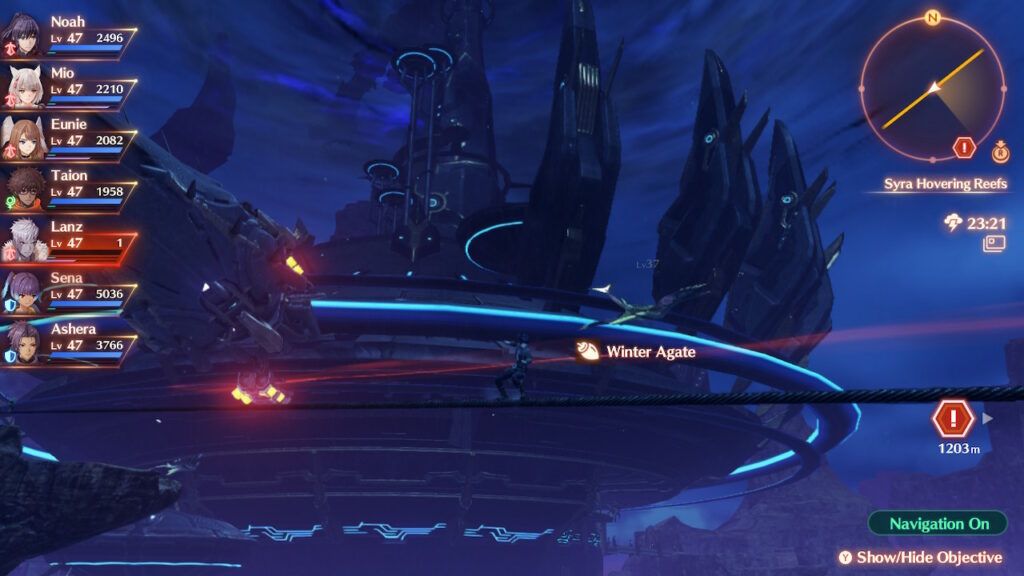1024x576 pixels.
Task: Click the Syra Hovering Reefs location name
Action: pos(945,184)
